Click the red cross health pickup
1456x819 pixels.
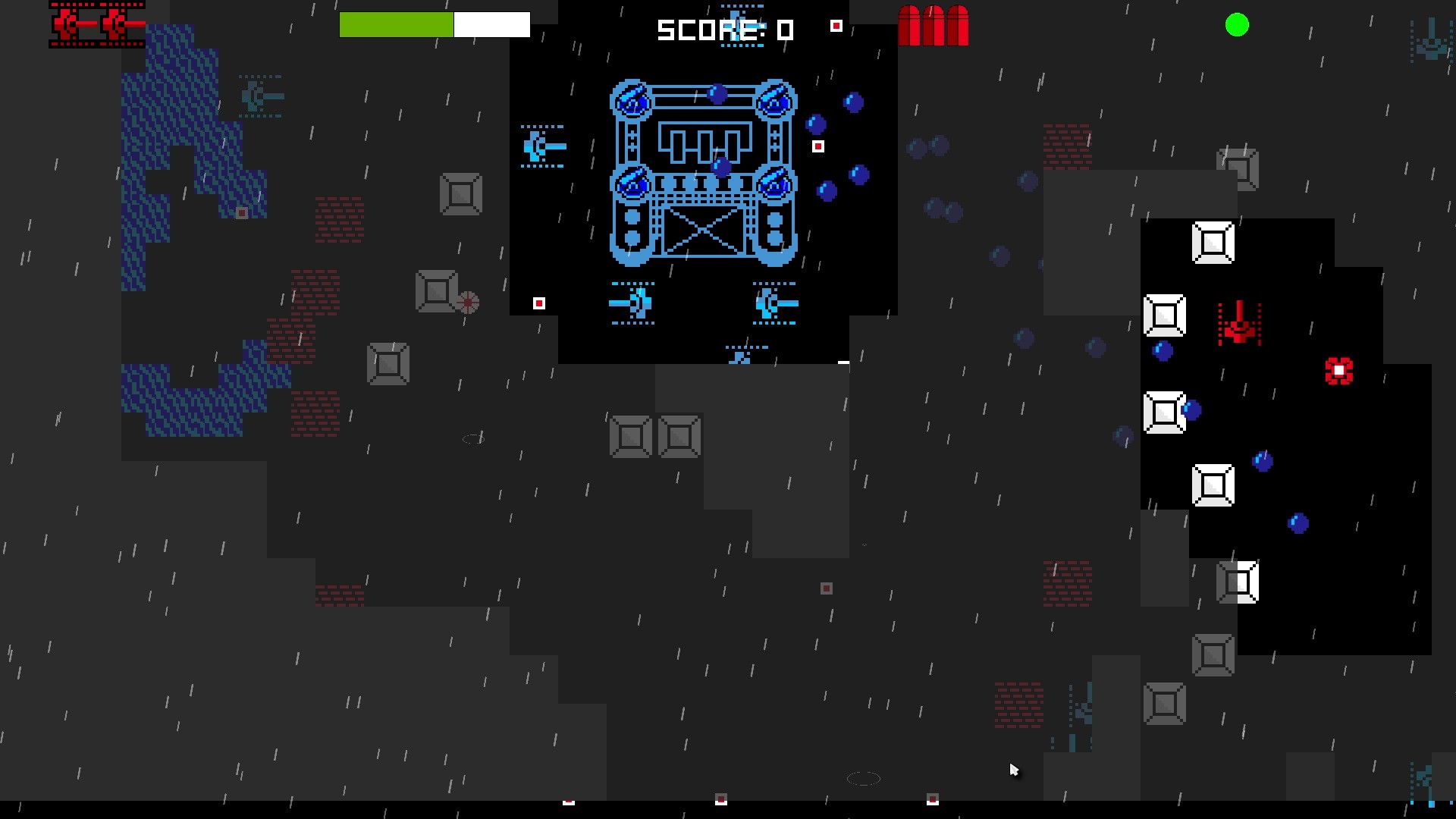click(1339, 369)
